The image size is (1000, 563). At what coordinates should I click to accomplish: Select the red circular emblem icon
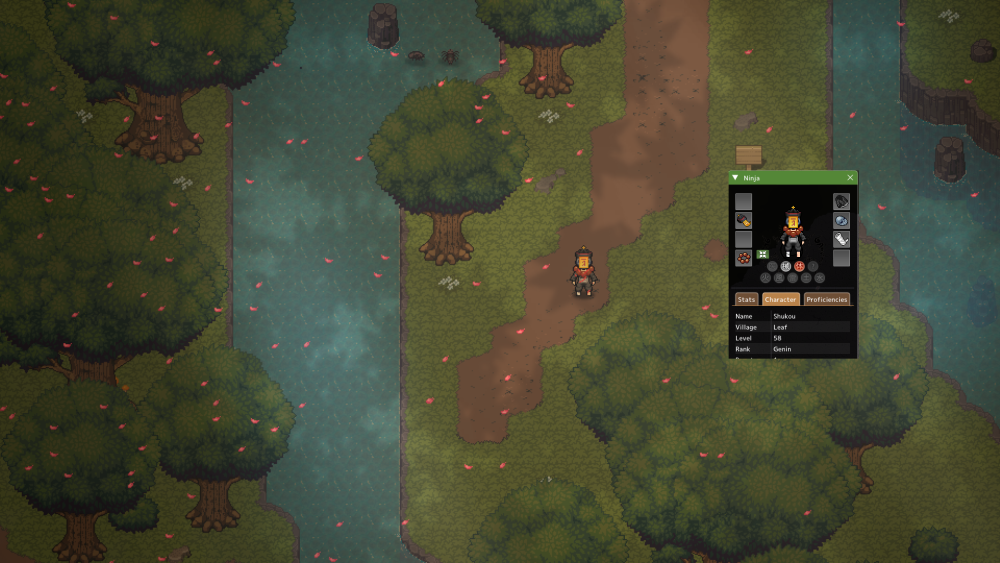[799, 266]
